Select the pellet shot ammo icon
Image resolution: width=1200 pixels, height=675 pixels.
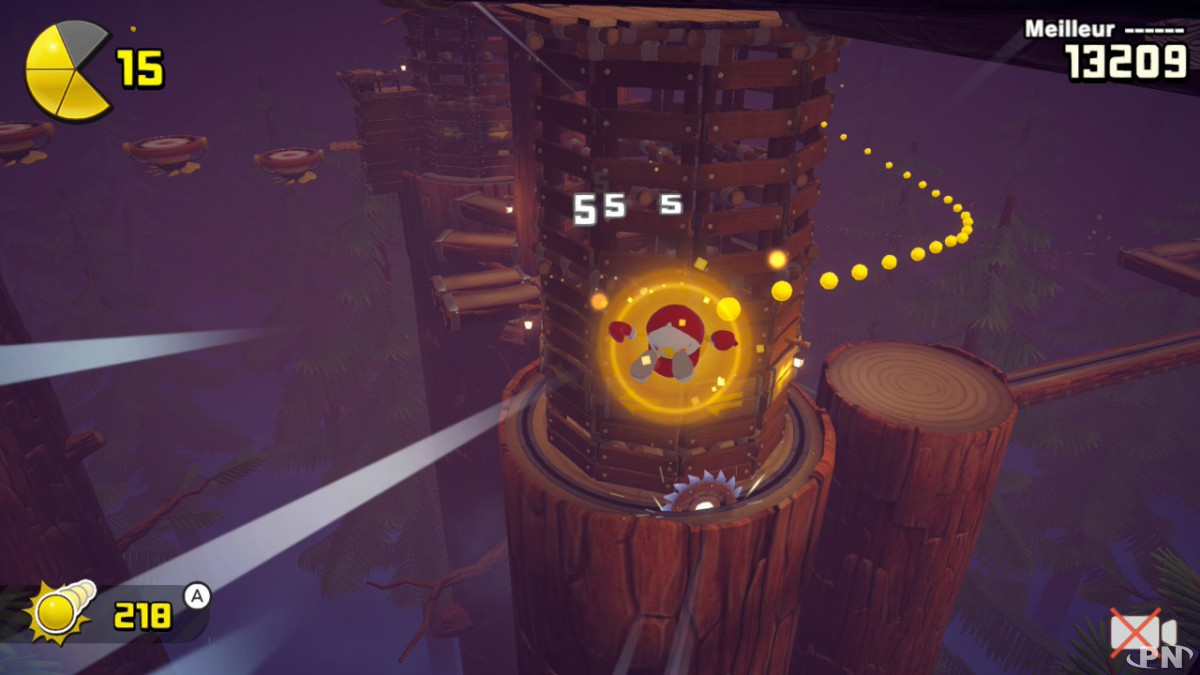coord(62,612)
